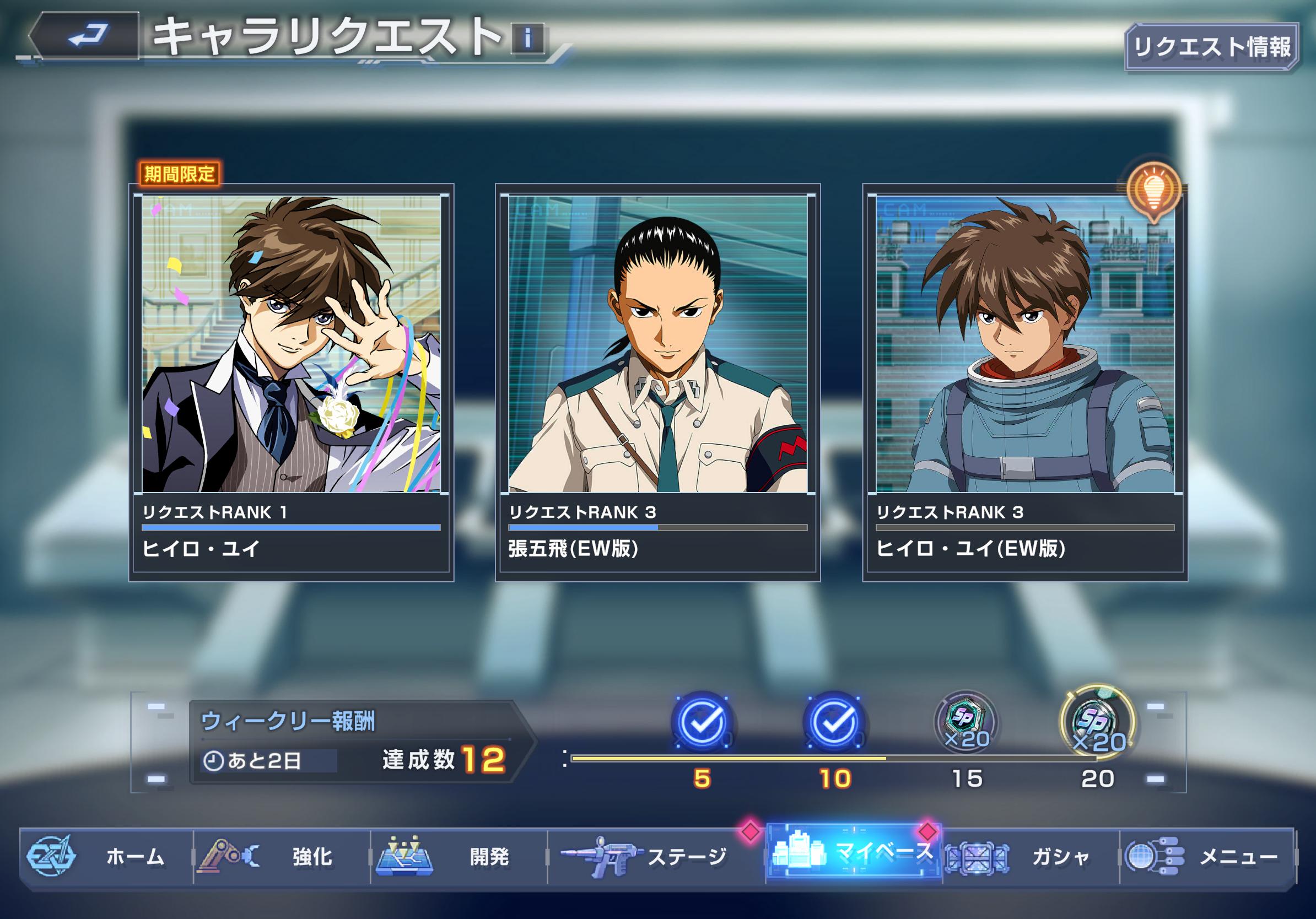The width and height of the screenshot is (1316, 919).
Task: Check the claimed reward at milestone 5
Action: click(702, 722)
